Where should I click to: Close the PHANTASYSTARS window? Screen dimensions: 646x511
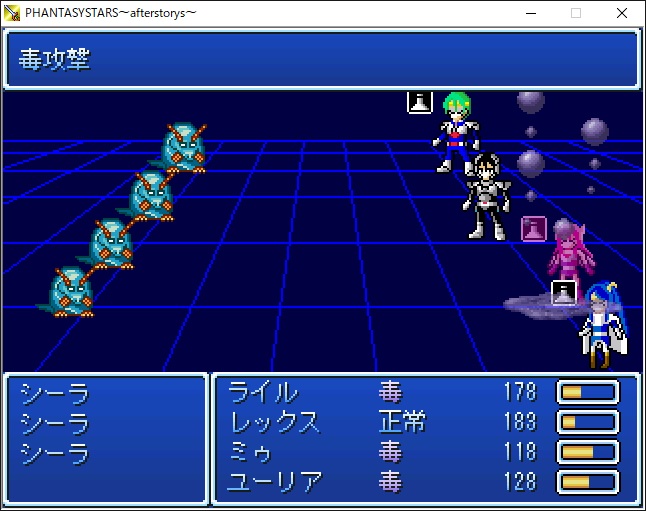(622, 13)
